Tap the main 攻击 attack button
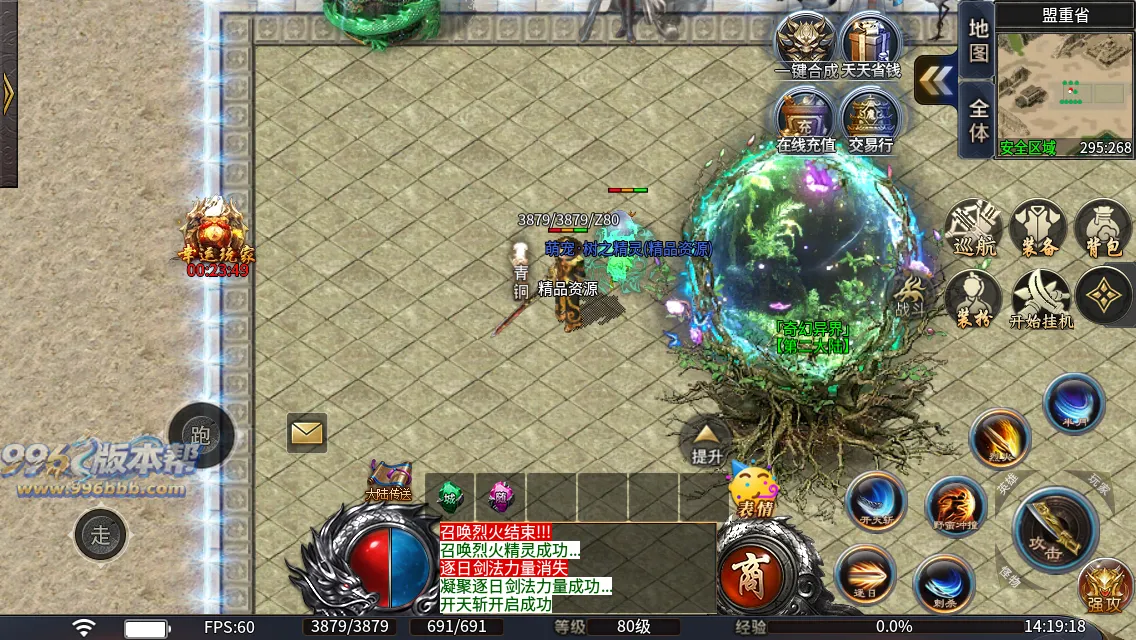This screenshot has width=1136, height=640. click(1056, 530)
